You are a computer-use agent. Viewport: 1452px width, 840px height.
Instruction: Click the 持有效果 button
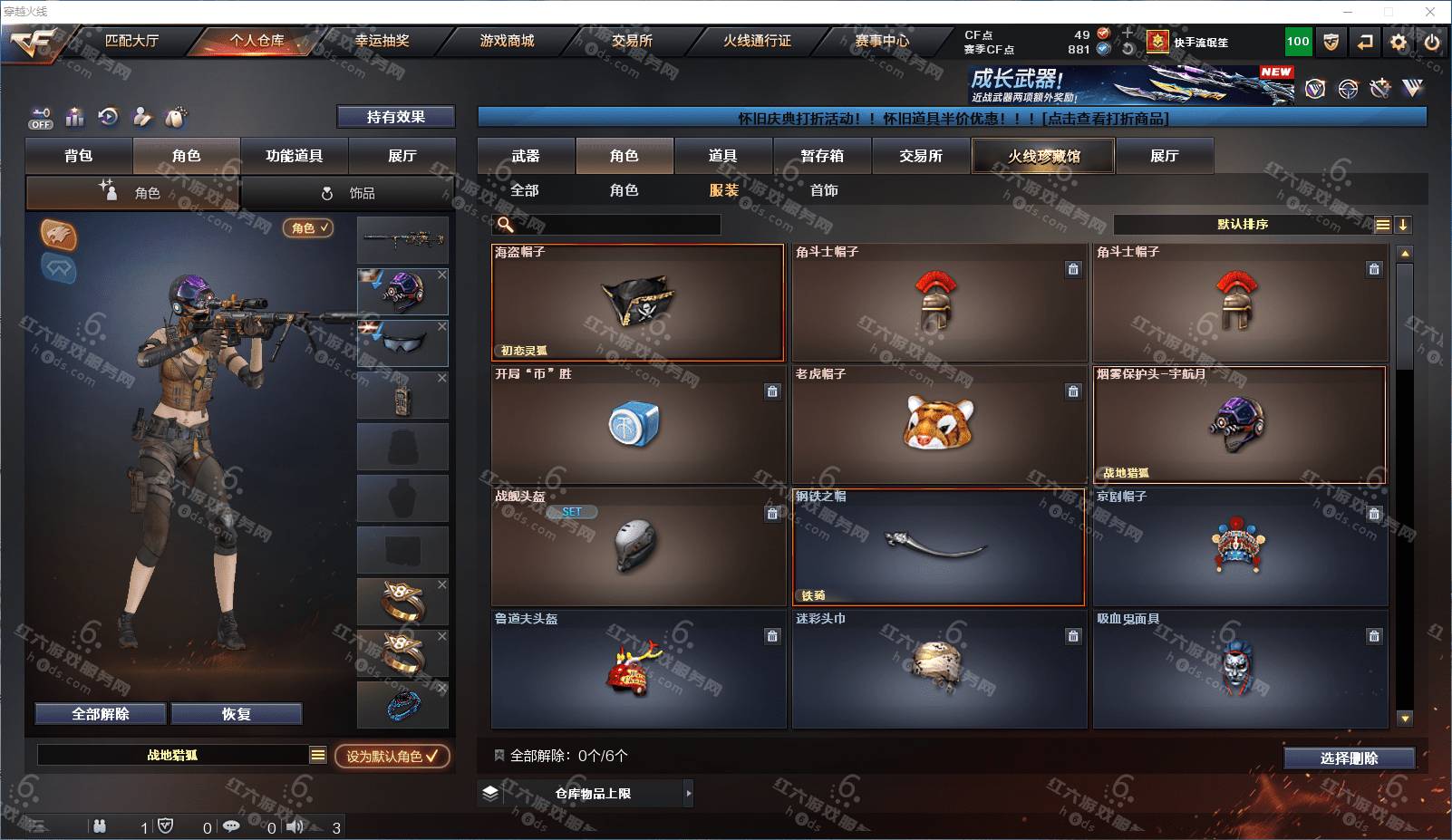point(395,117)
